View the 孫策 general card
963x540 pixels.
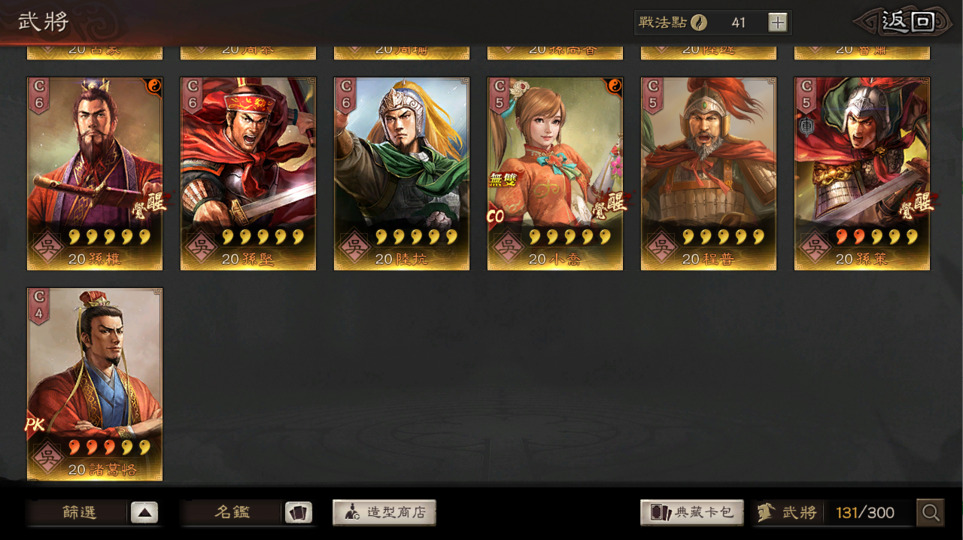coord(862,173)
